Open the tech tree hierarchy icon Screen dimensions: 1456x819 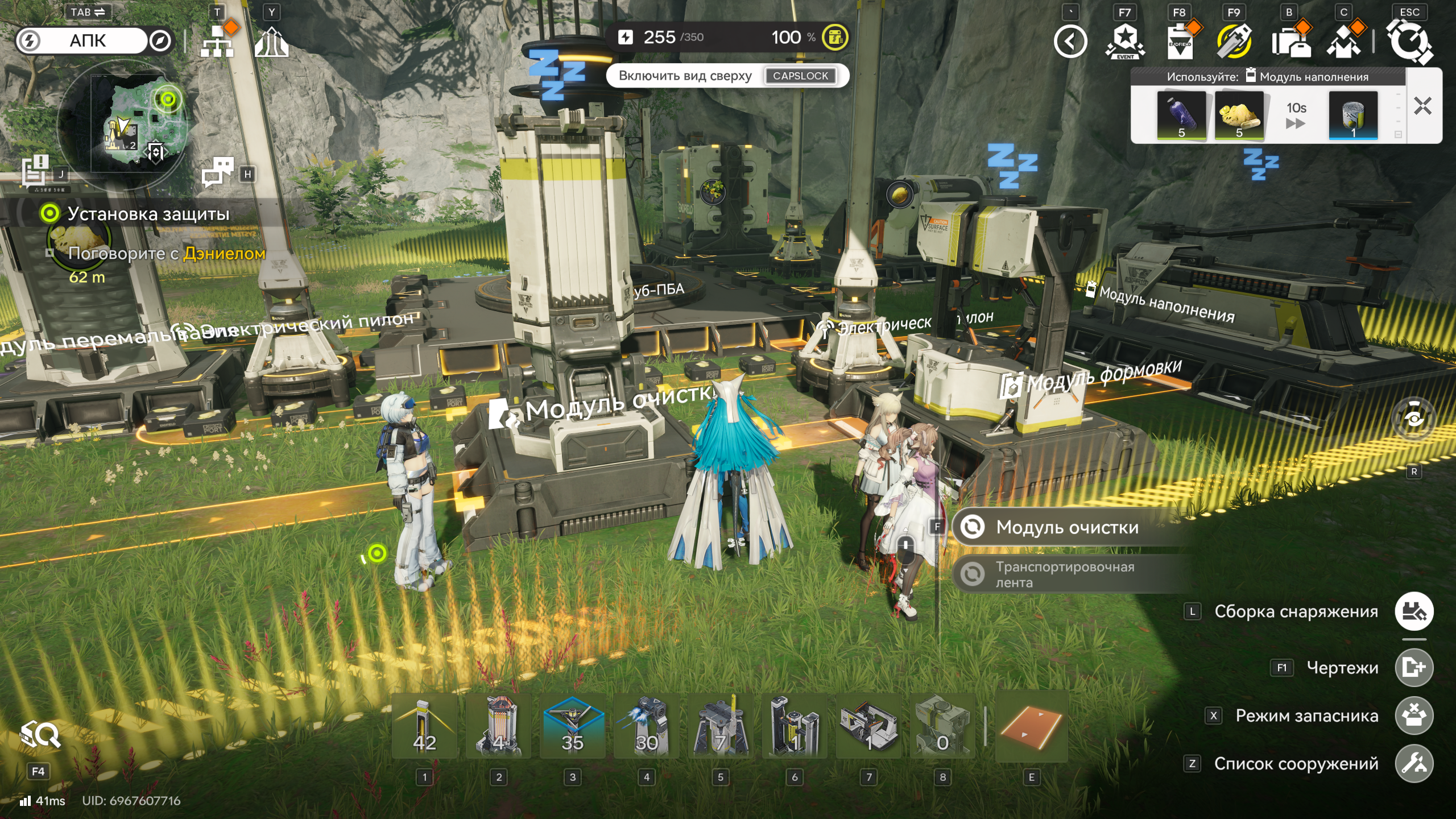pos(217,42)
